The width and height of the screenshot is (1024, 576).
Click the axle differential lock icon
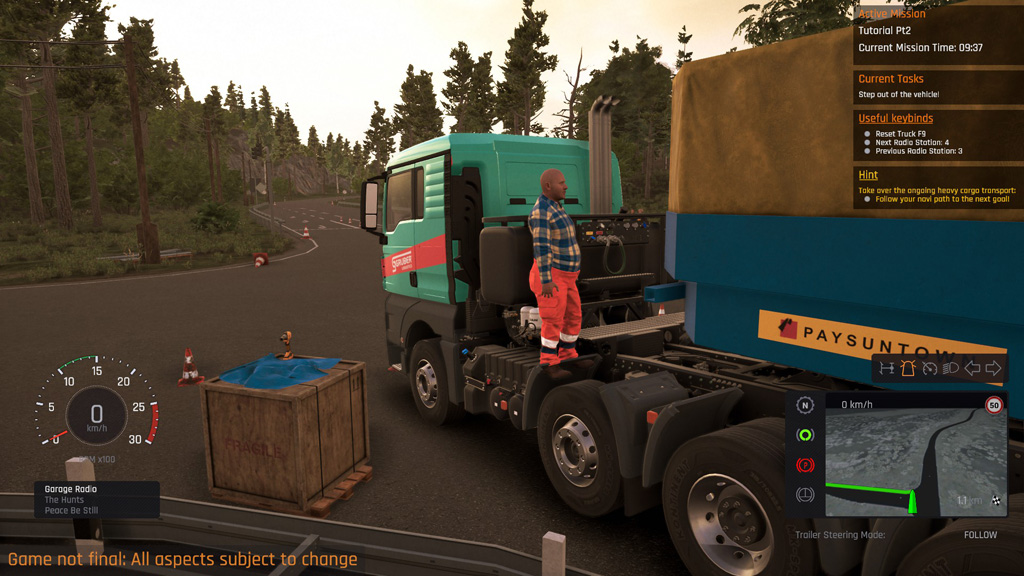coord(886,368)
